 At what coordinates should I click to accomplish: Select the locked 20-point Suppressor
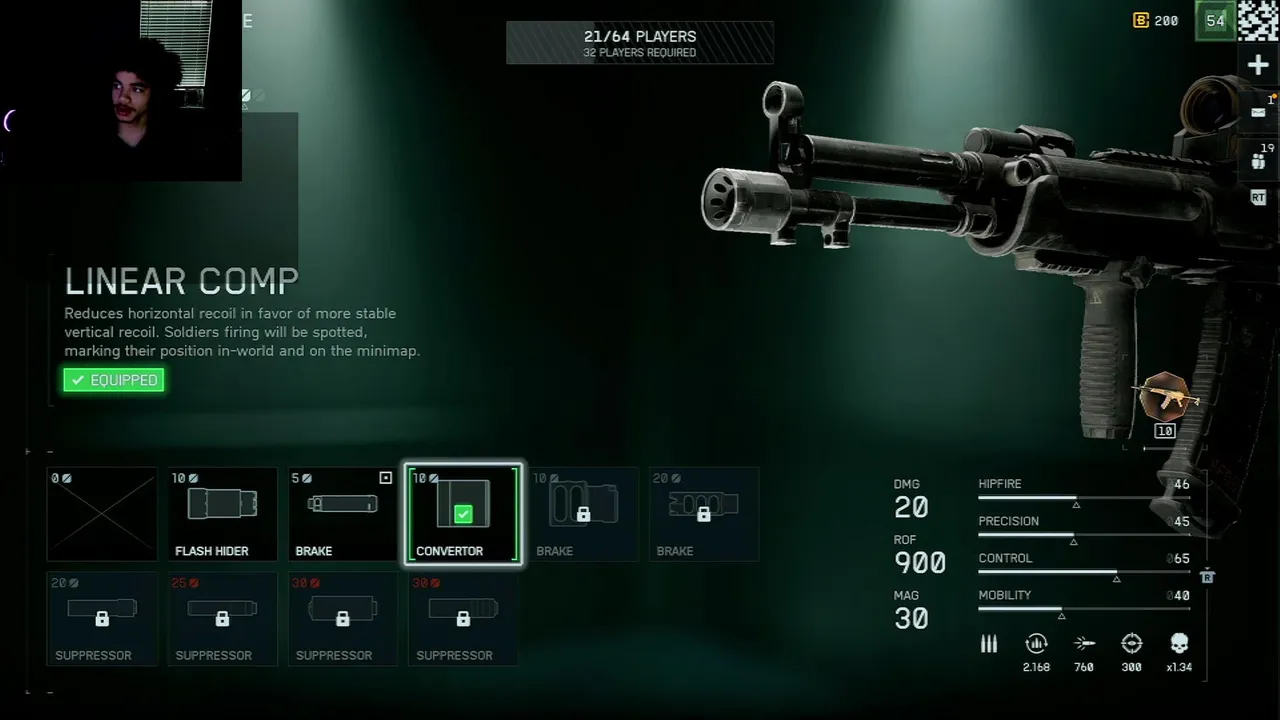pyautogui.click(x=102, y=618)
